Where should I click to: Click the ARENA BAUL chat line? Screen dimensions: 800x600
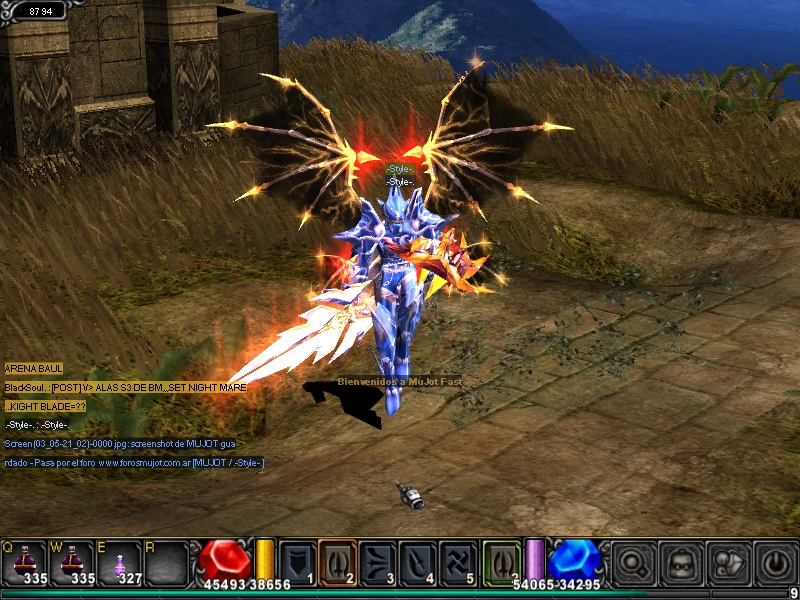(34, 369)
